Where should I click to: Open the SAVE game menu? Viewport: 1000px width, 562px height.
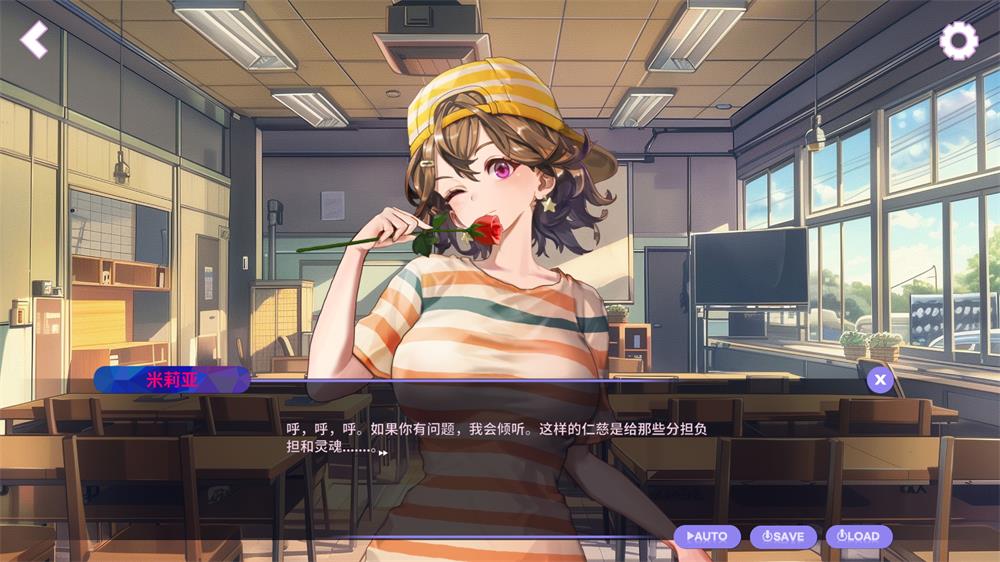click(x=783, y=536)
